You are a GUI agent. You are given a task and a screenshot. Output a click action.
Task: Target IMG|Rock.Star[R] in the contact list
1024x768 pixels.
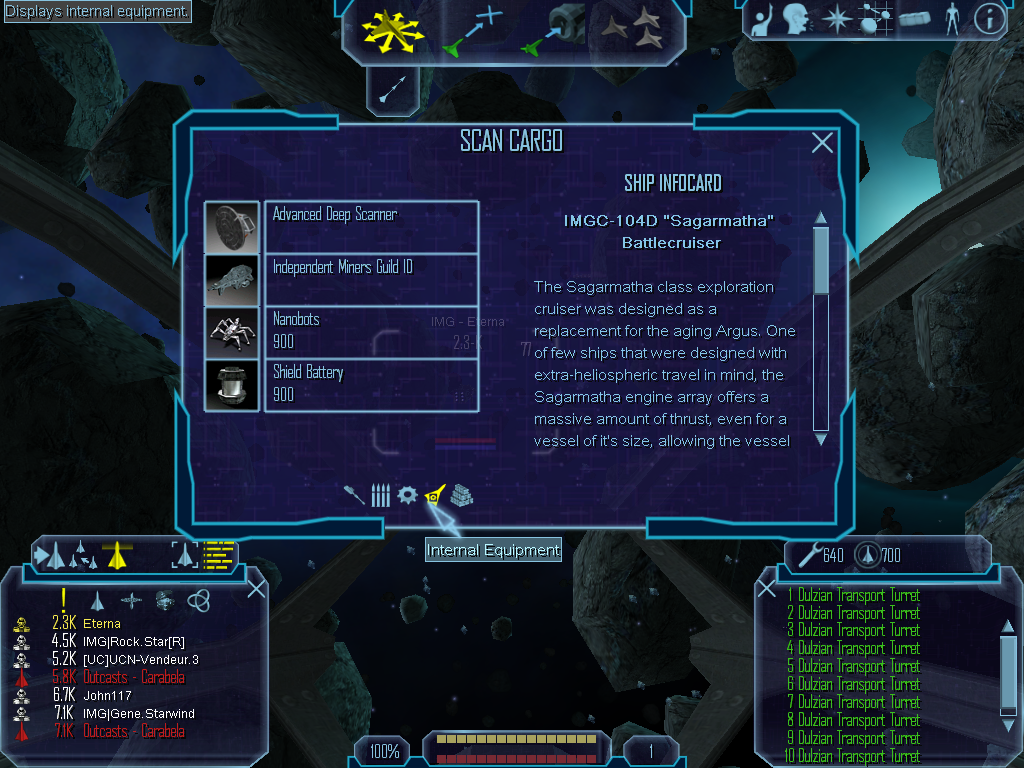pyautogui.click(x=132, y=641)
